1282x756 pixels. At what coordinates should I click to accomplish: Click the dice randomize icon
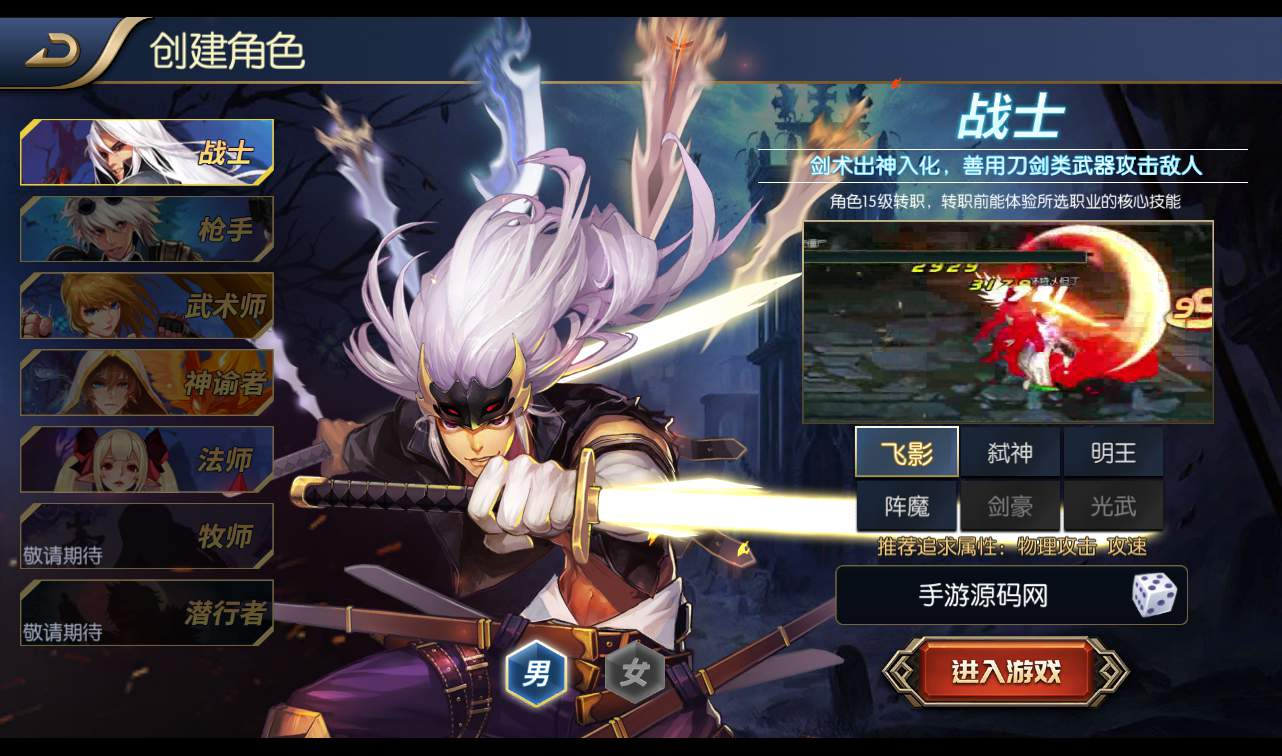coord(1156,595)
